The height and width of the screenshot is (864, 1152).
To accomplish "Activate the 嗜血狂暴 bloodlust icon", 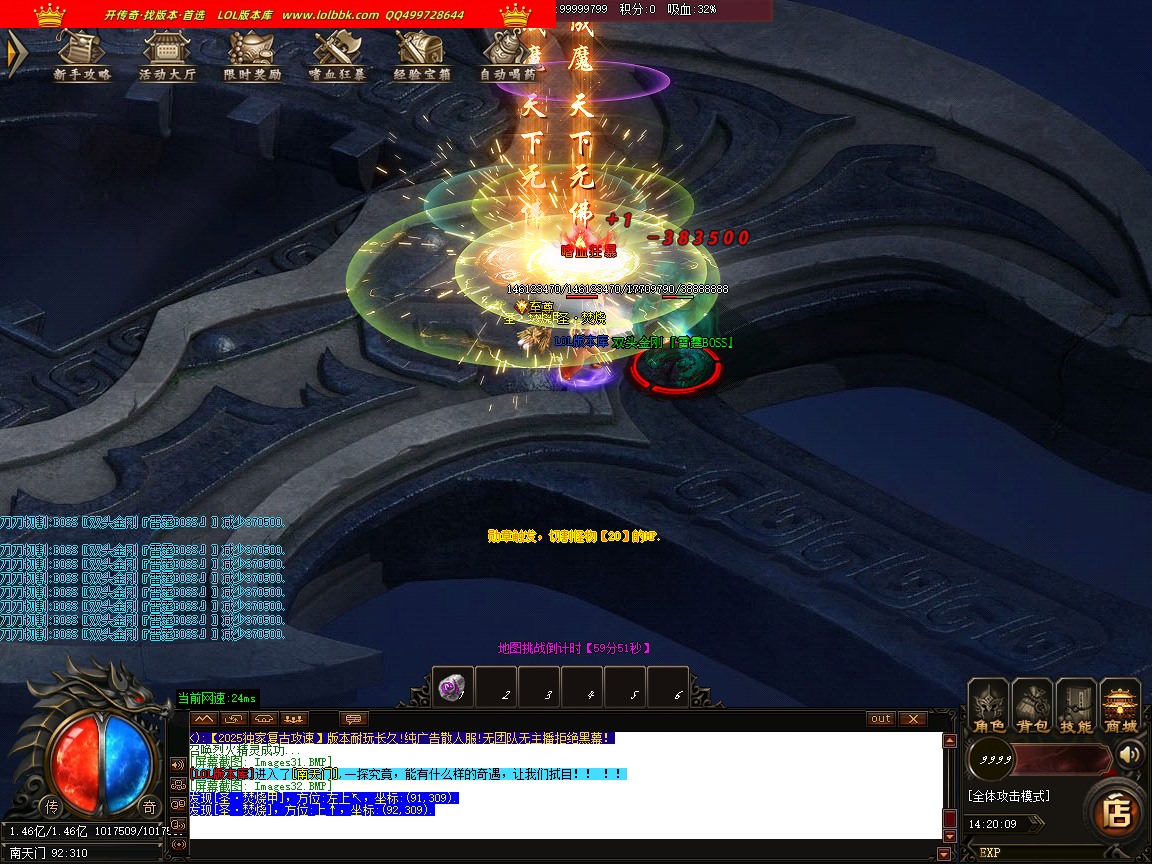I will pyautogui.click(x=337, y=55).
